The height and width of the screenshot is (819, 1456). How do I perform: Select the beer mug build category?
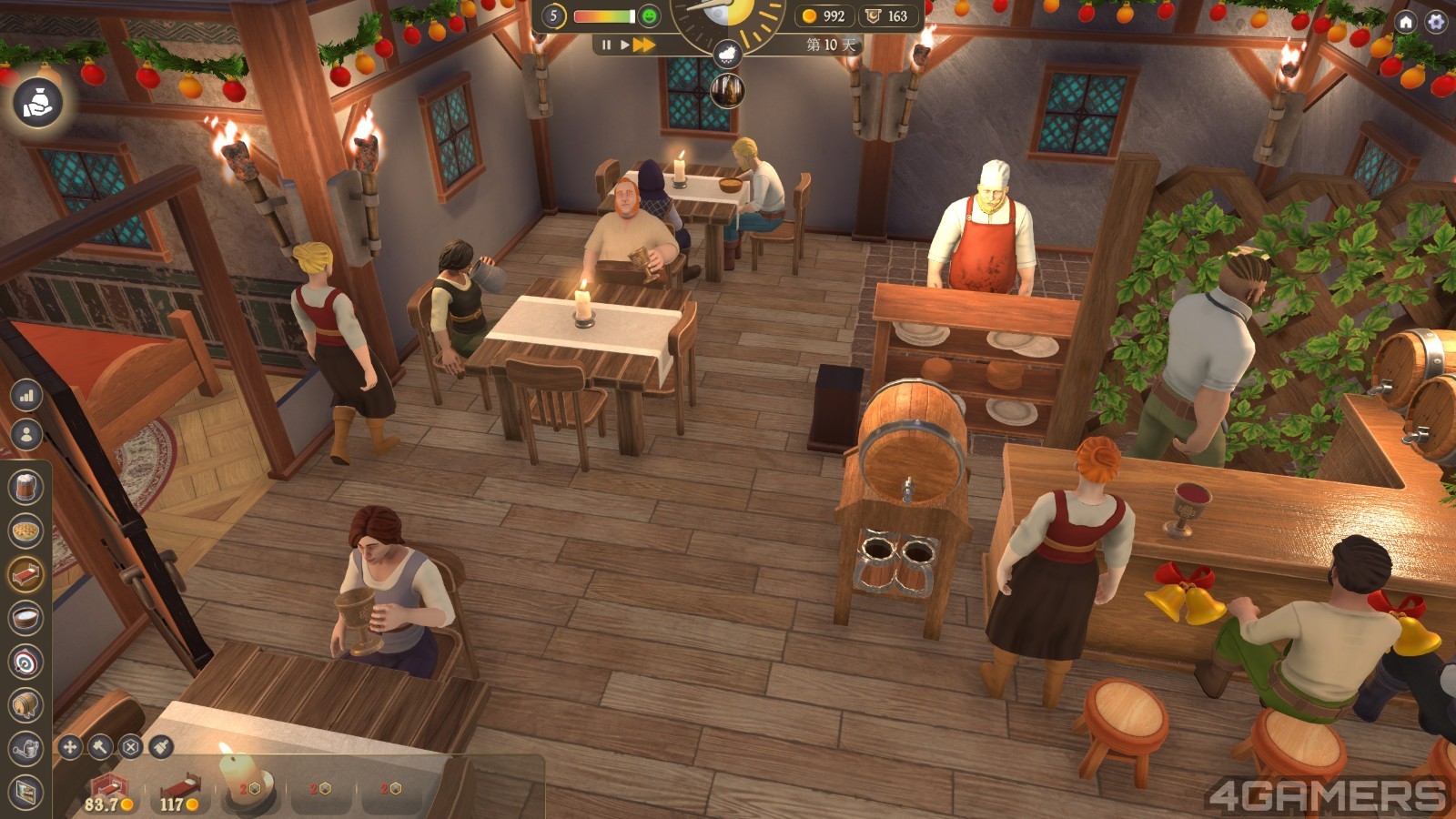[x=26, y=487]
